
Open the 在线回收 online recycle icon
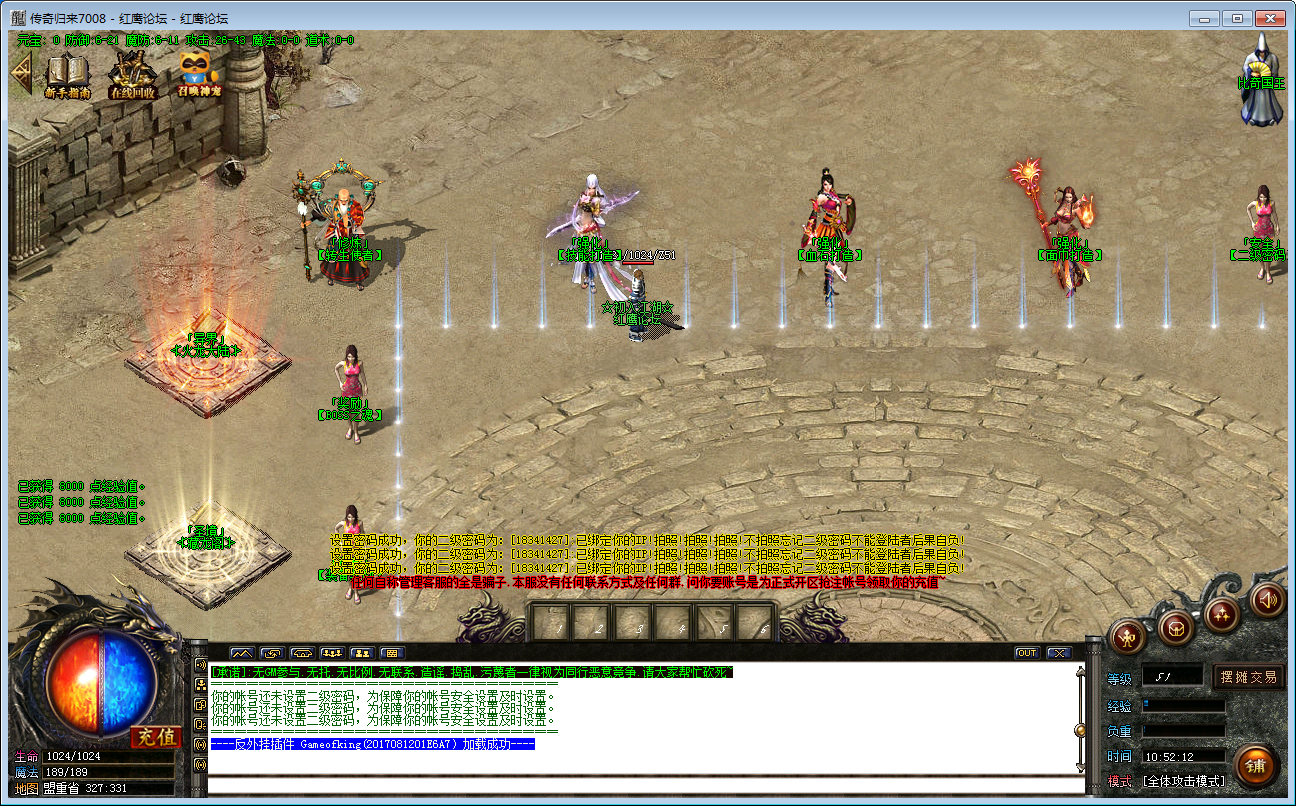(132, 74)
